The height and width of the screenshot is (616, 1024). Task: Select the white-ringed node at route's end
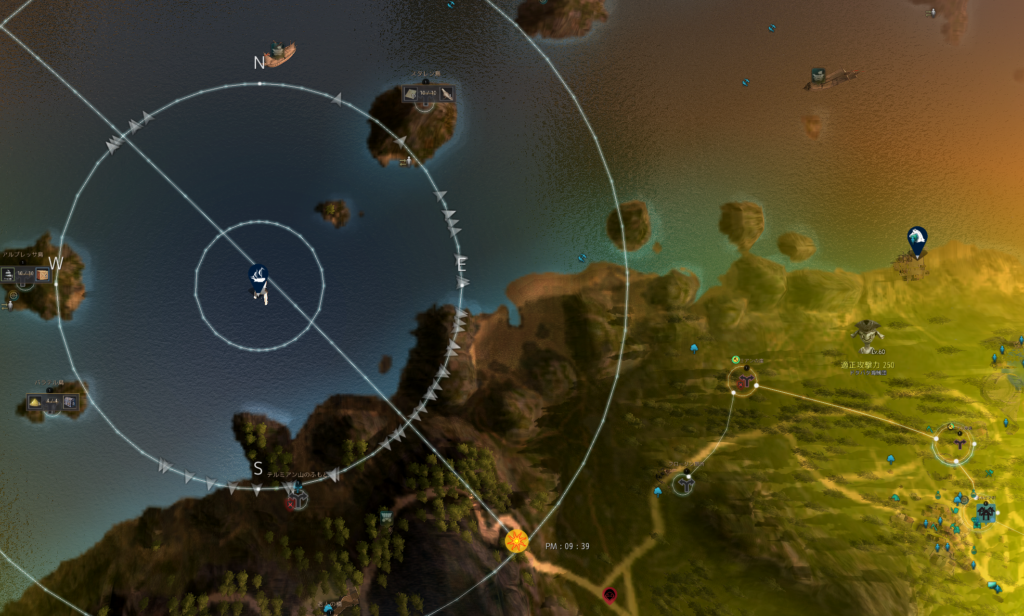pyautogui.click(x=954, y=443)
